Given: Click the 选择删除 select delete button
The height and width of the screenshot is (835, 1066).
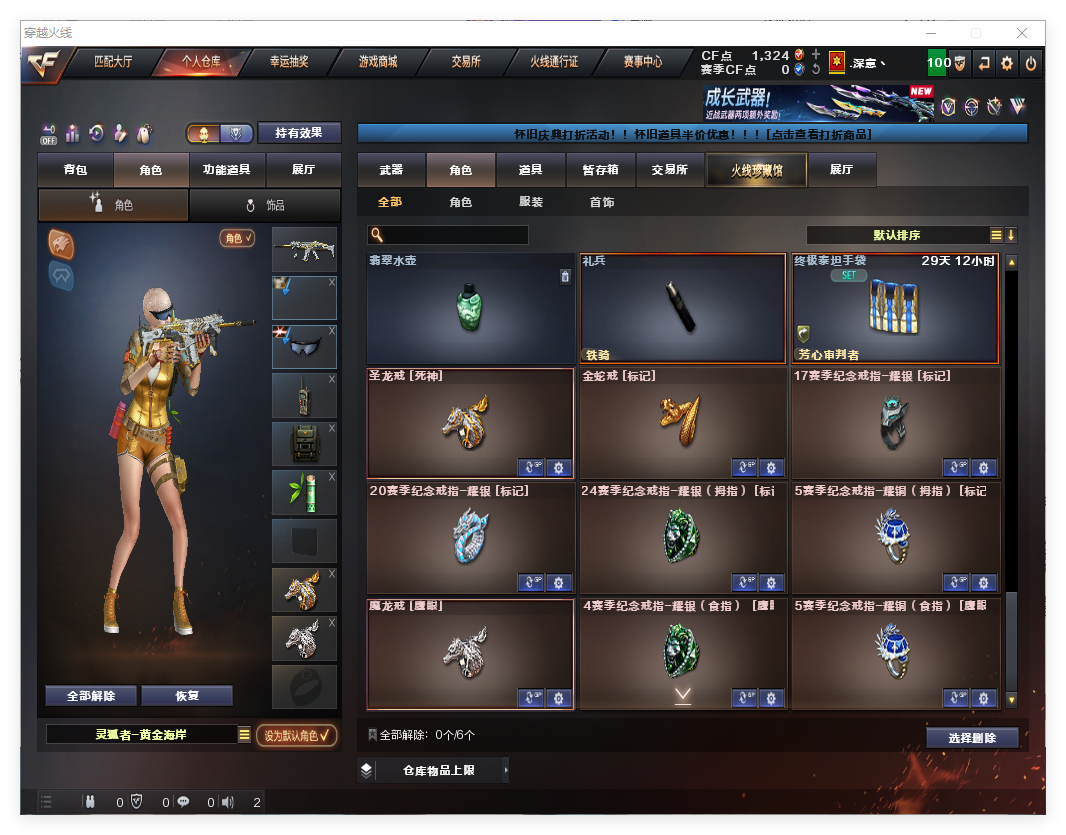Looking at the screenshot, I should [972, 738].
